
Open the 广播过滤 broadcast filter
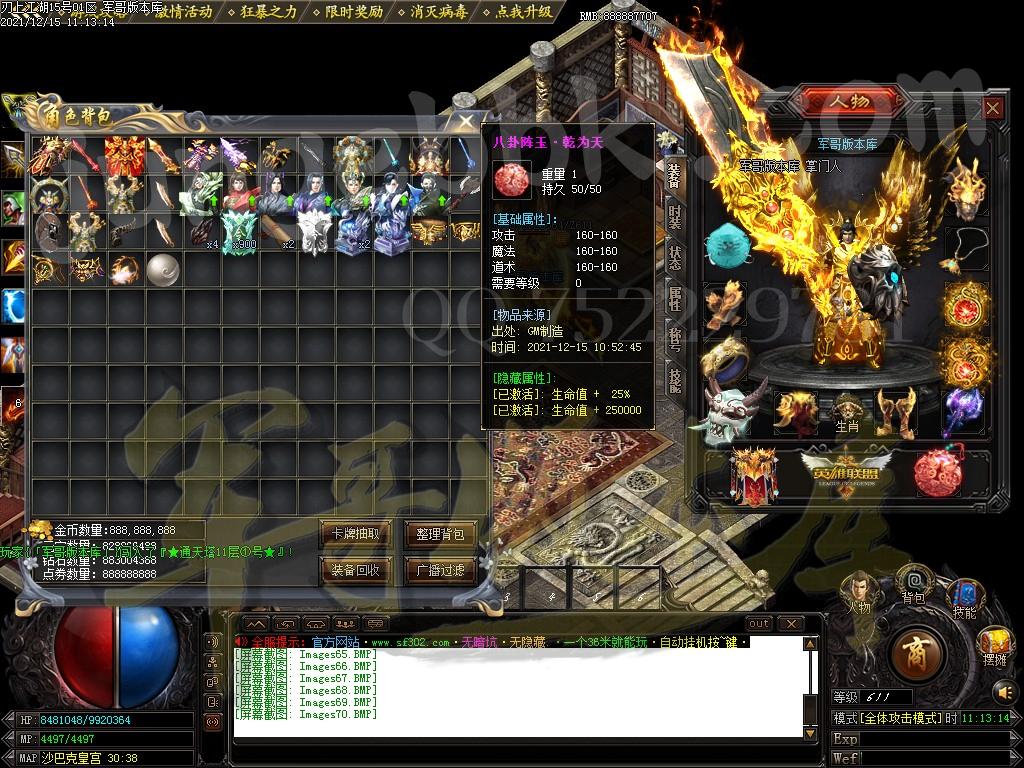point(439,570)
